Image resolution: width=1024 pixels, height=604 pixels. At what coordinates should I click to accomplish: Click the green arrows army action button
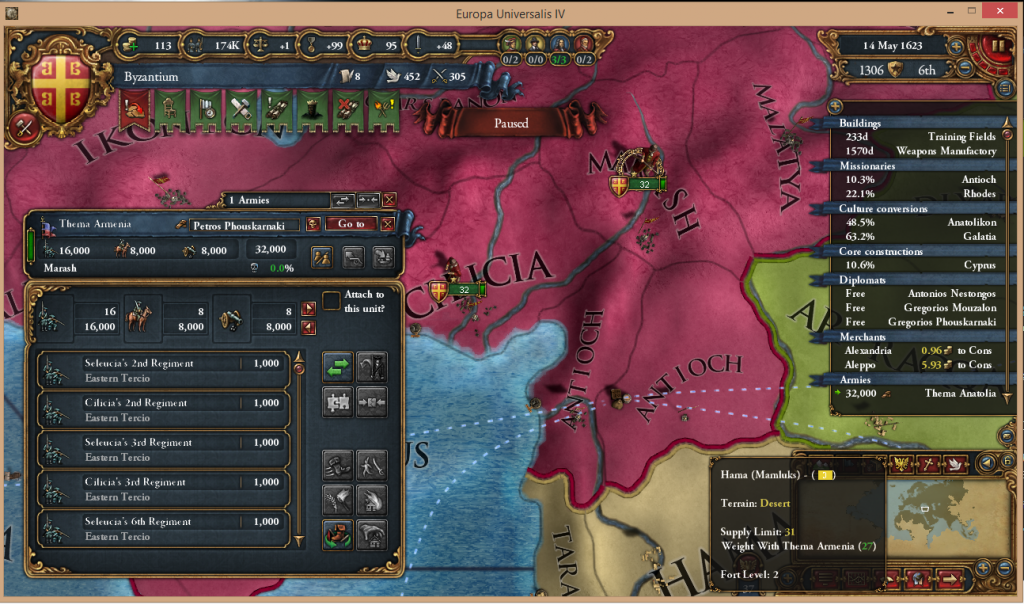338,366
